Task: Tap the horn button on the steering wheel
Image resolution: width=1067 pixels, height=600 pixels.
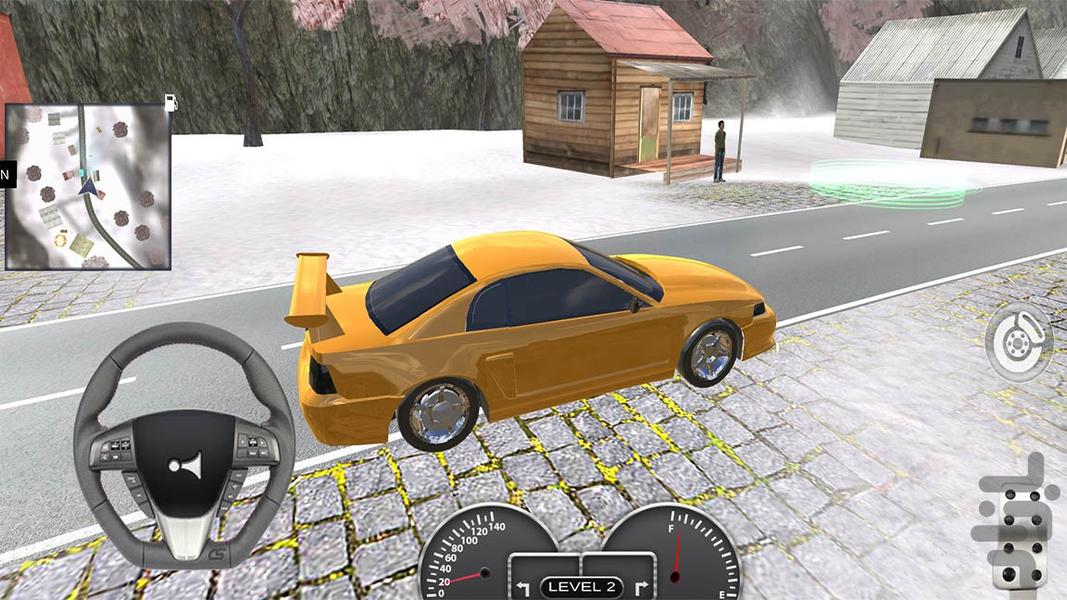Action: [x=185, y=467]
